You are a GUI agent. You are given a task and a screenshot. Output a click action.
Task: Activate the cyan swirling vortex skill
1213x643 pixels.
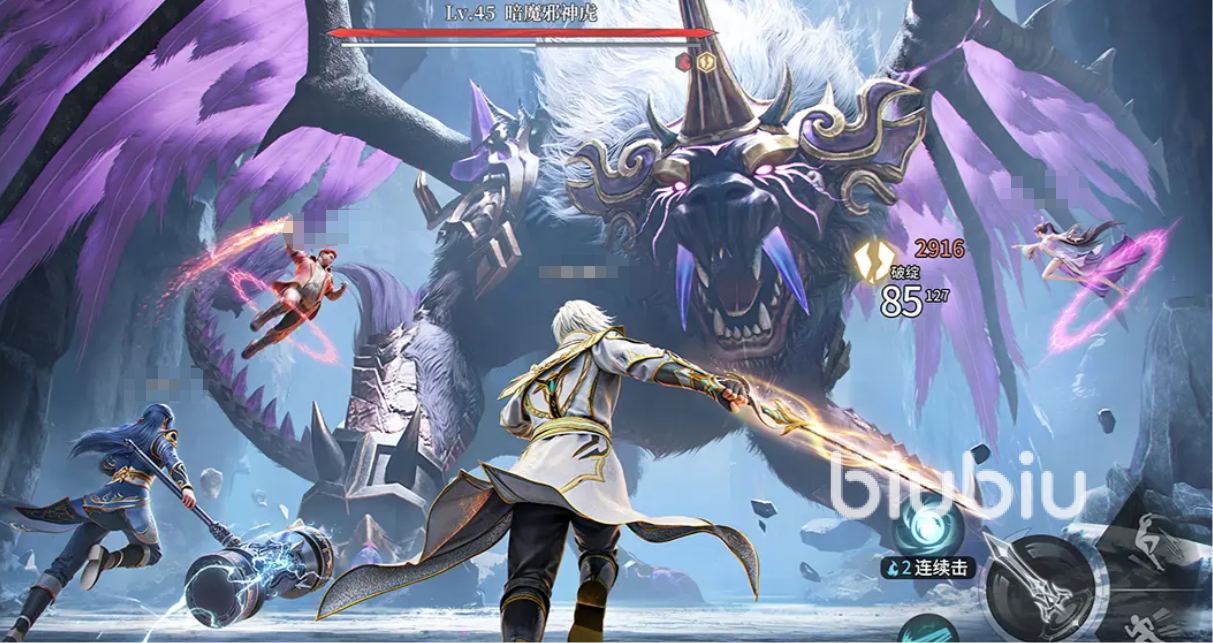[x=928, y=524]
